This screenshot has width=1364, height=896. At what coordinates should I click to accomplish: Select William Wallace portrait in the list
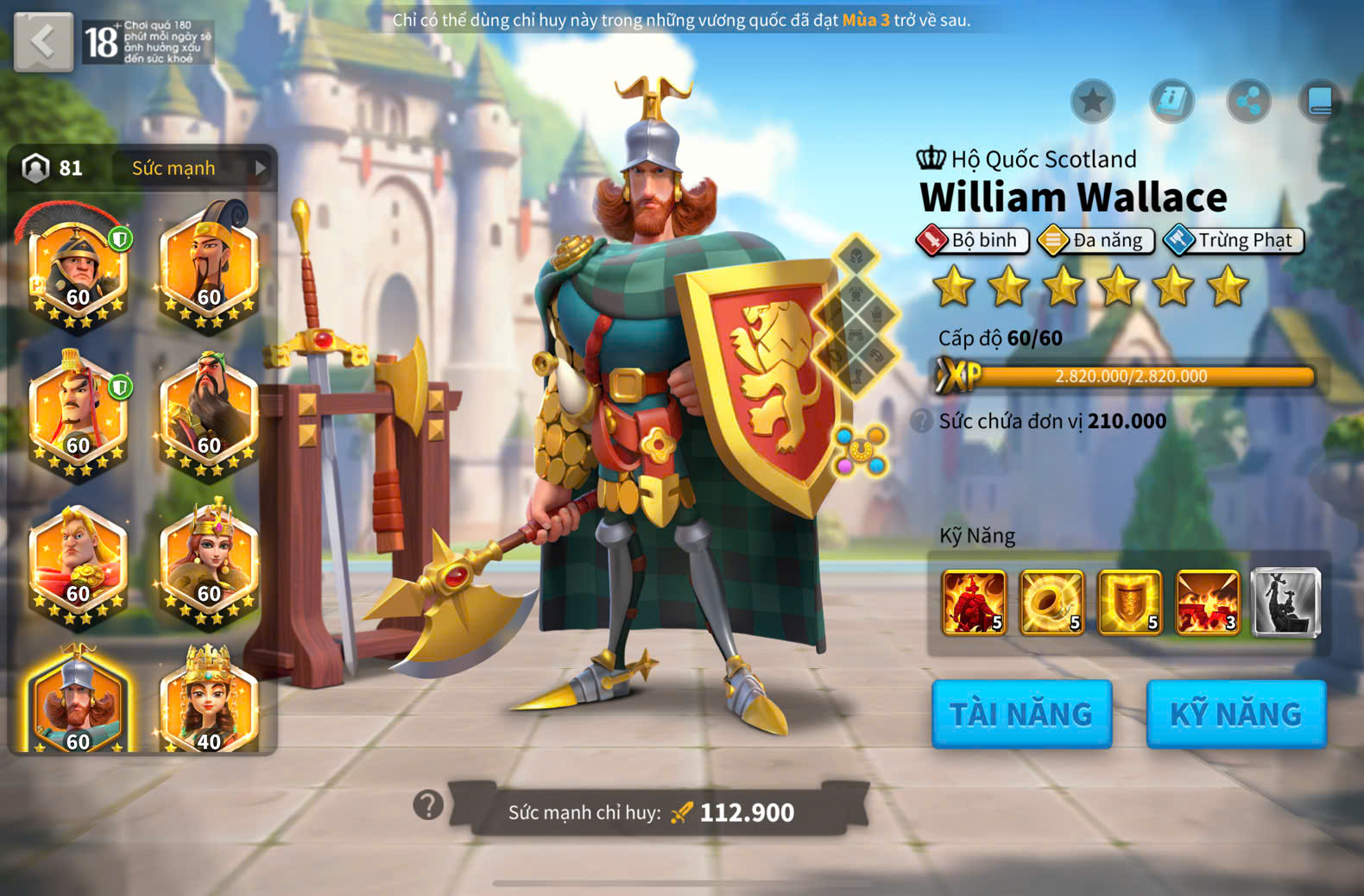click(x=77, y=701)
